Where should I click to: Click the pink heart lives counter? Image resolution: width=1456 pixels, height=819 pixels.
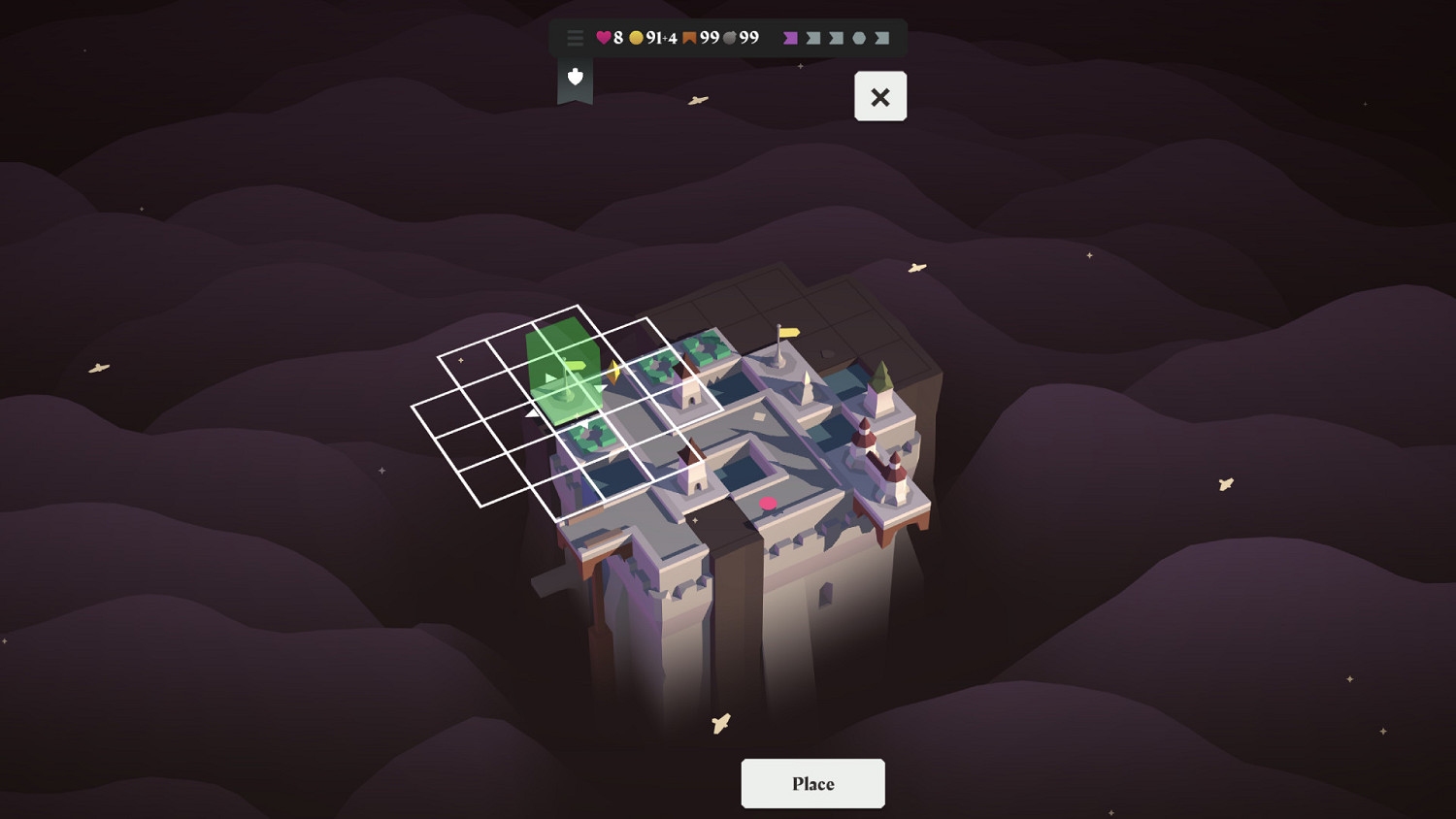click(604, 38)
